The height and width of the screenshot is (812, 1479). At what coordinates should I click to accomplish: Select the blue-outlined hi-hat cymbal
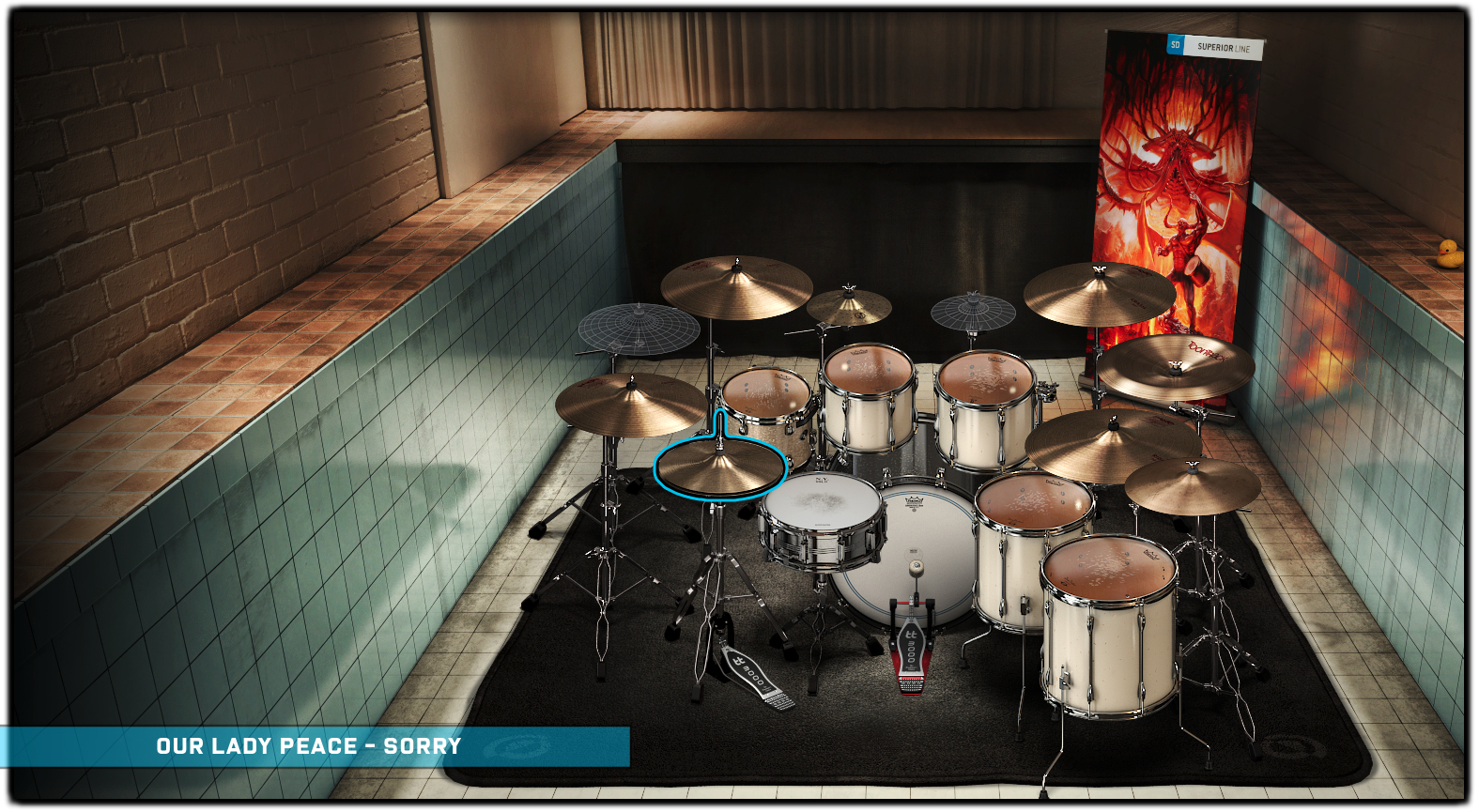pyautogui.click(x=719, y=467)
